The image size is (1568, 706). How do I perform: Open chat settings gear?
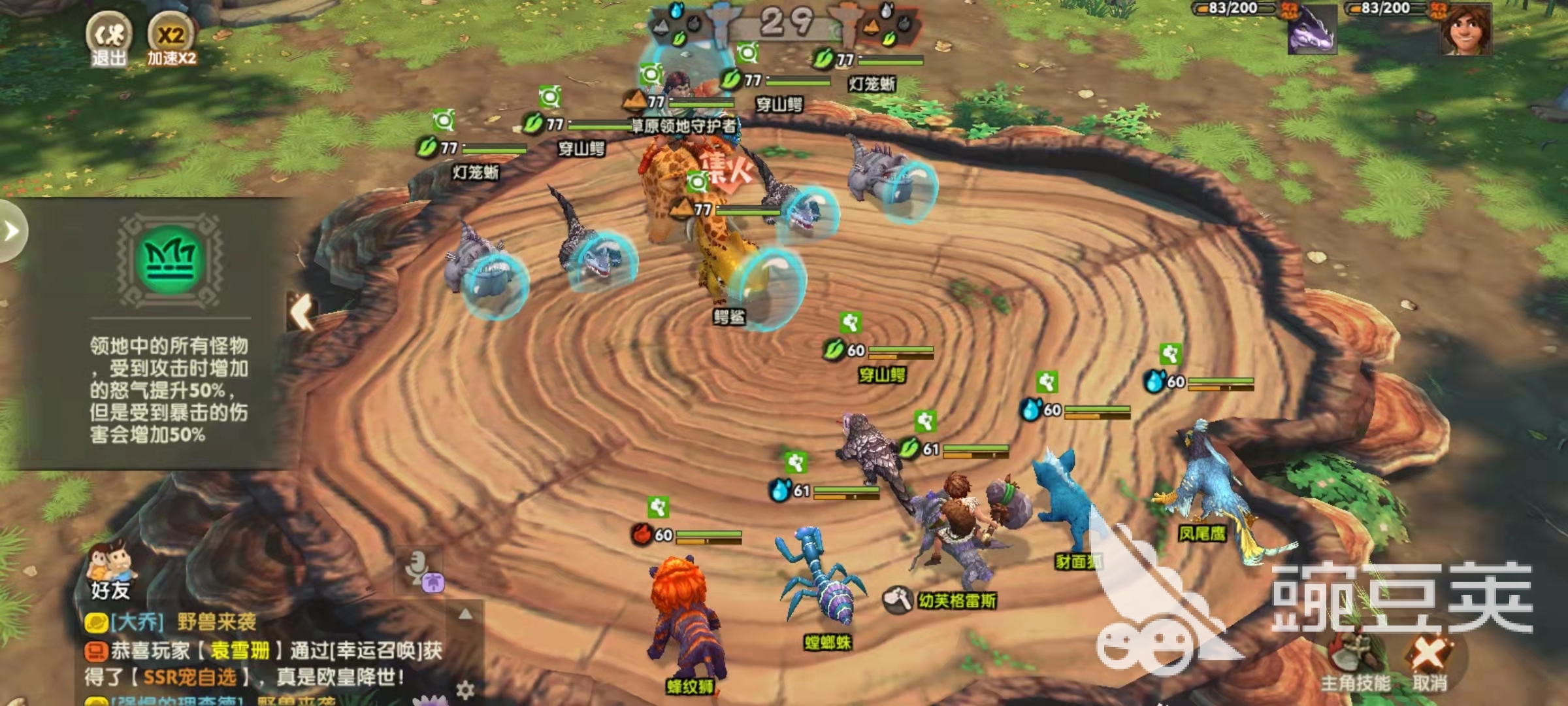[x=465, y=690]
